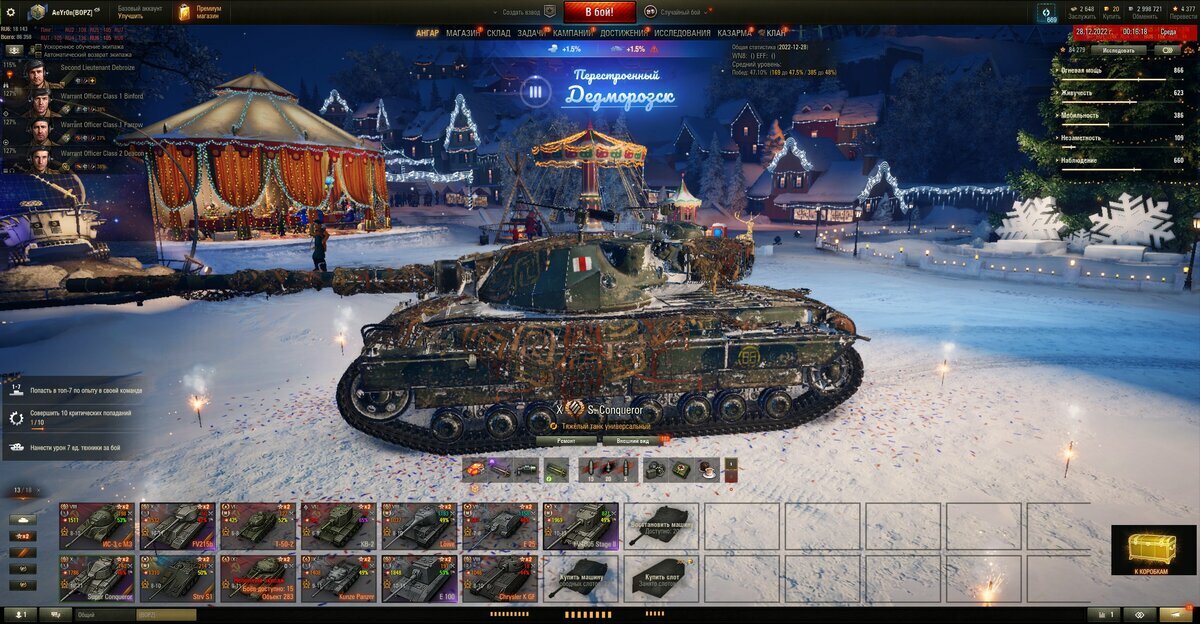This screenshot has width=1200, height=624.
Task: Switch to the Казарма tab
Action: point(735,33)
